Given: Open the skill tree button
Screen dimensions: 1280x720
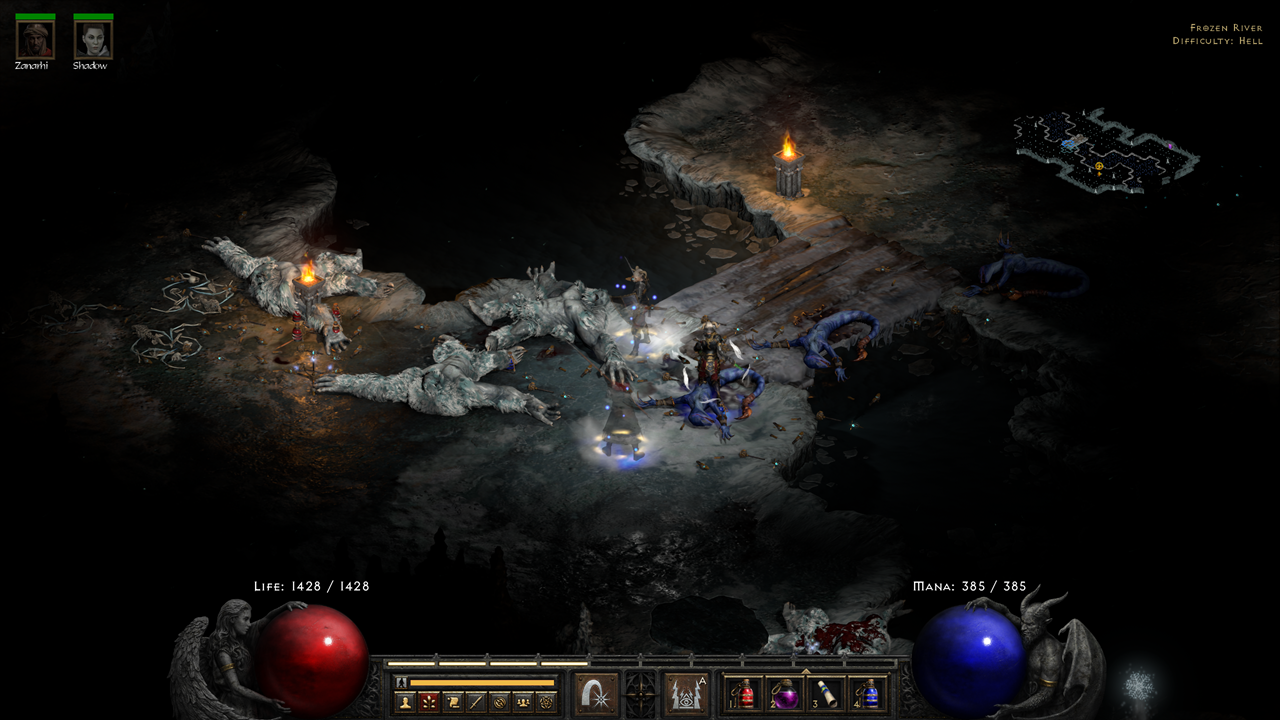Looking at the screenshot, I should [430, 702].
